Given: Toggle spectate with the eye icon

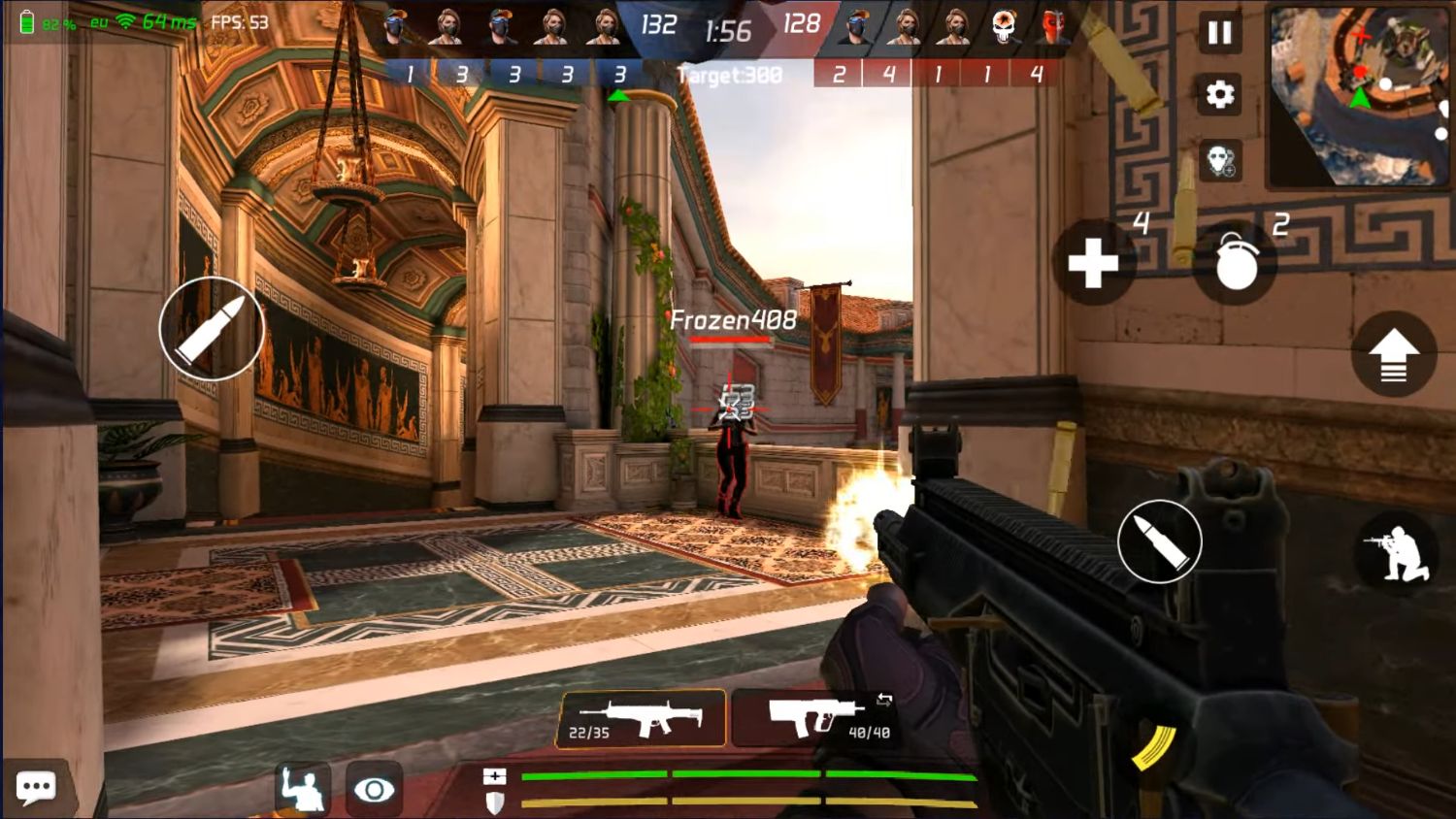Looking at the screenshot, I should [x=373, y=788].
